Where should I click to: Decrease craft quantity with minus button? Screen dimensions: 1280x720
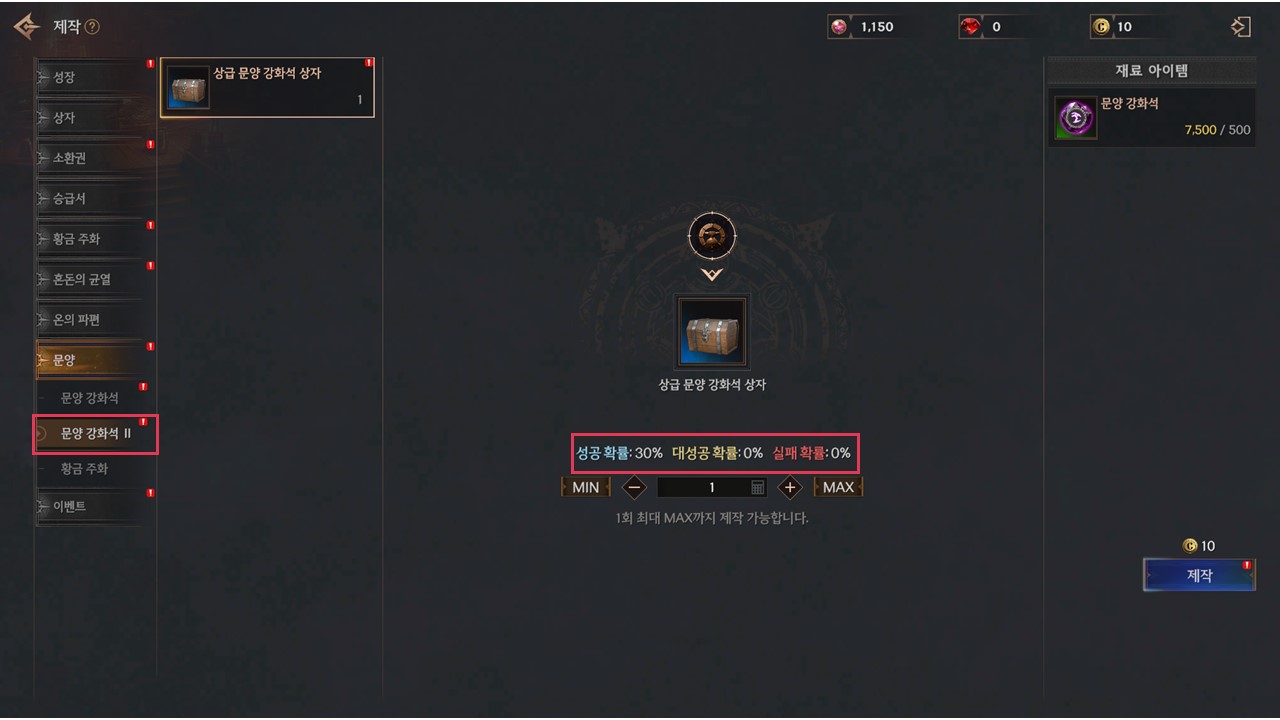point(634,487)
